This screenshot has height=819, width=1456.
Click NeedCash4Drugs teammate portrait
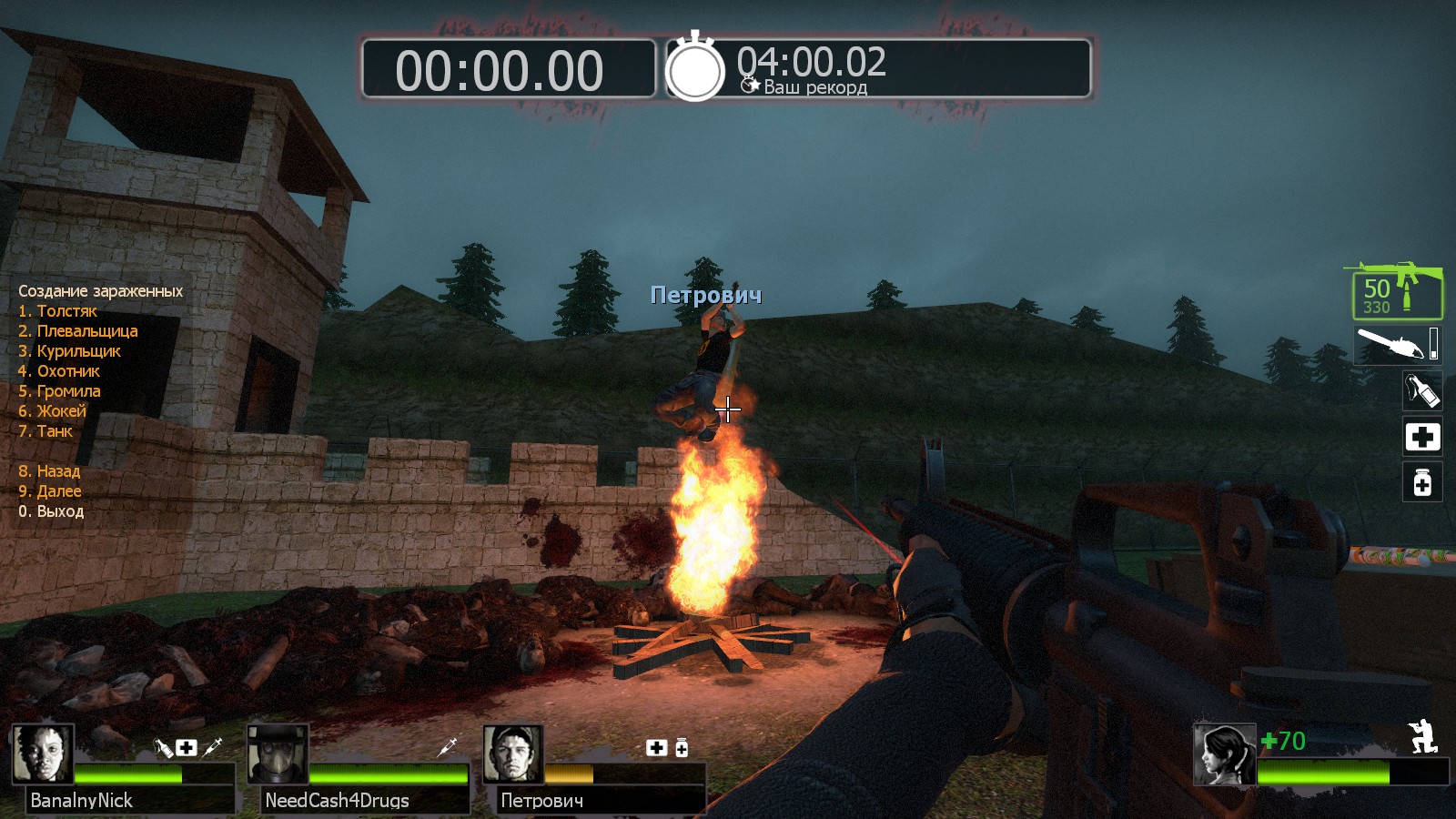click(278, 753)
